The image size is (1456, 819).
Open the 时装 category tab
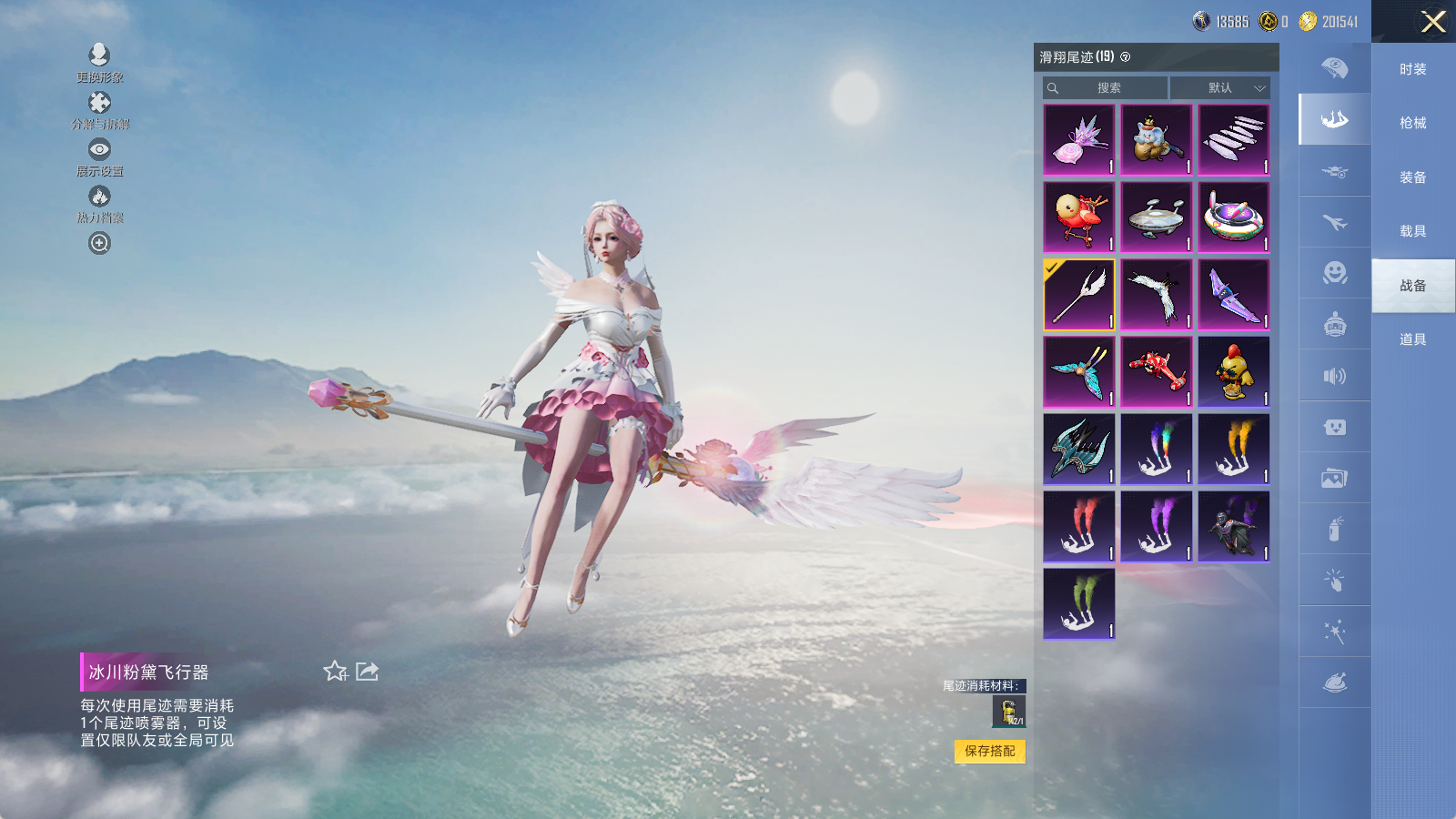pyautogui.click(x=1412, y=69)
